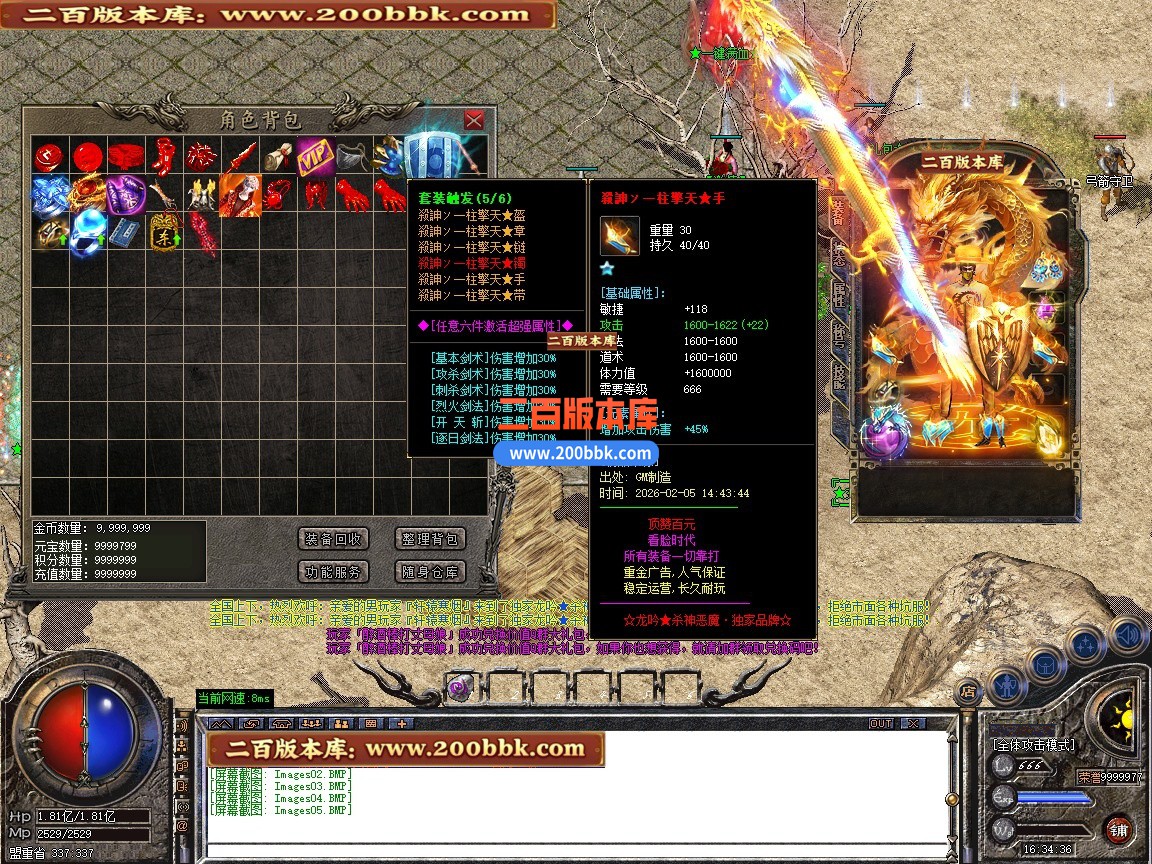Close the chat box with X
The image size is (1152, 864).
912,723
